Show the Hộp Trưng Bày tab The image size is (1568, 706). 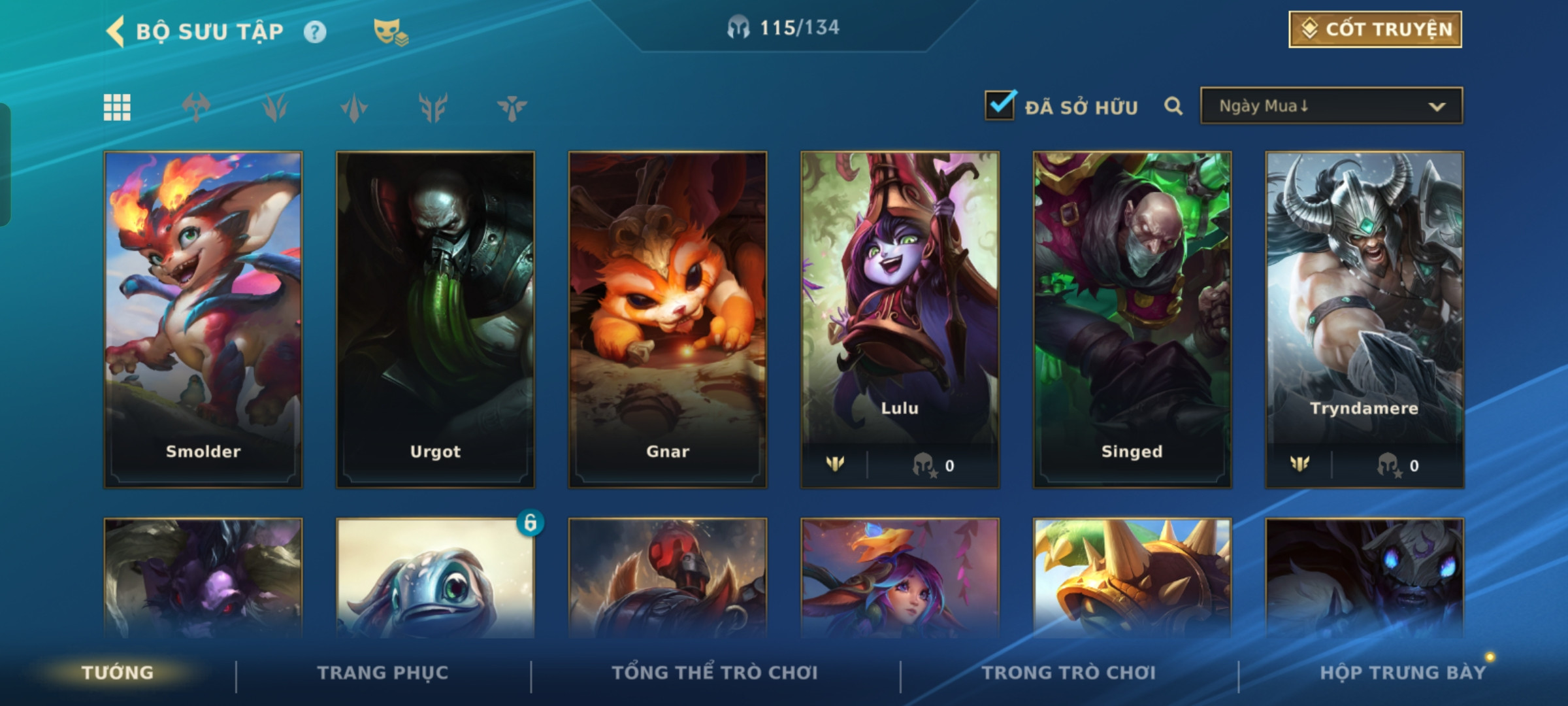1403,673
